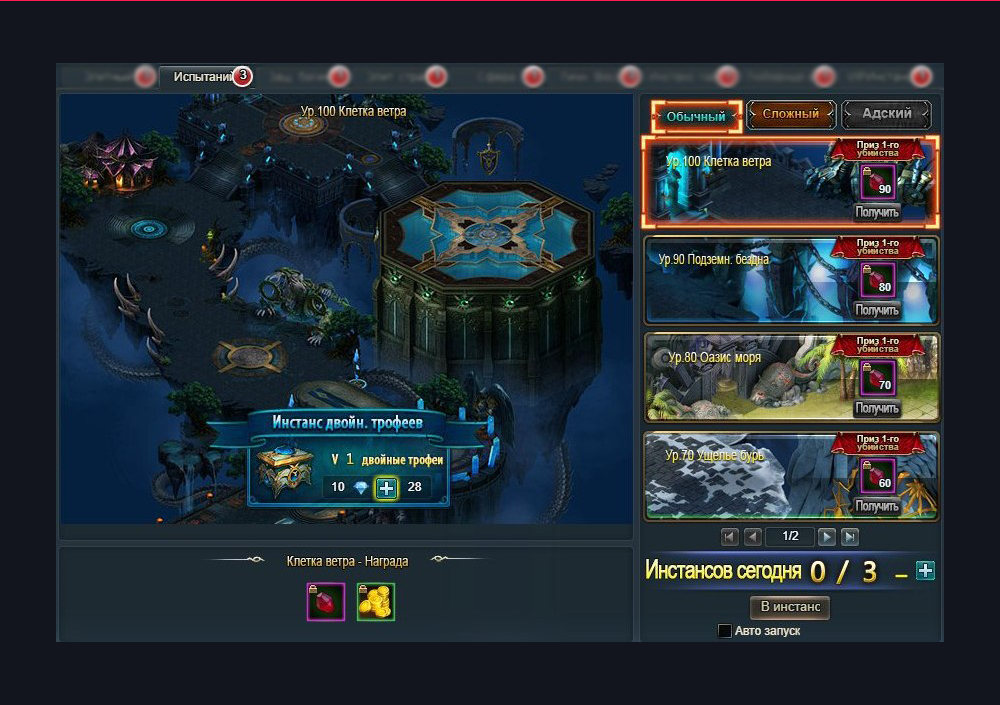Collect Получить prize for Ущелье бурь

coord(877,506)
